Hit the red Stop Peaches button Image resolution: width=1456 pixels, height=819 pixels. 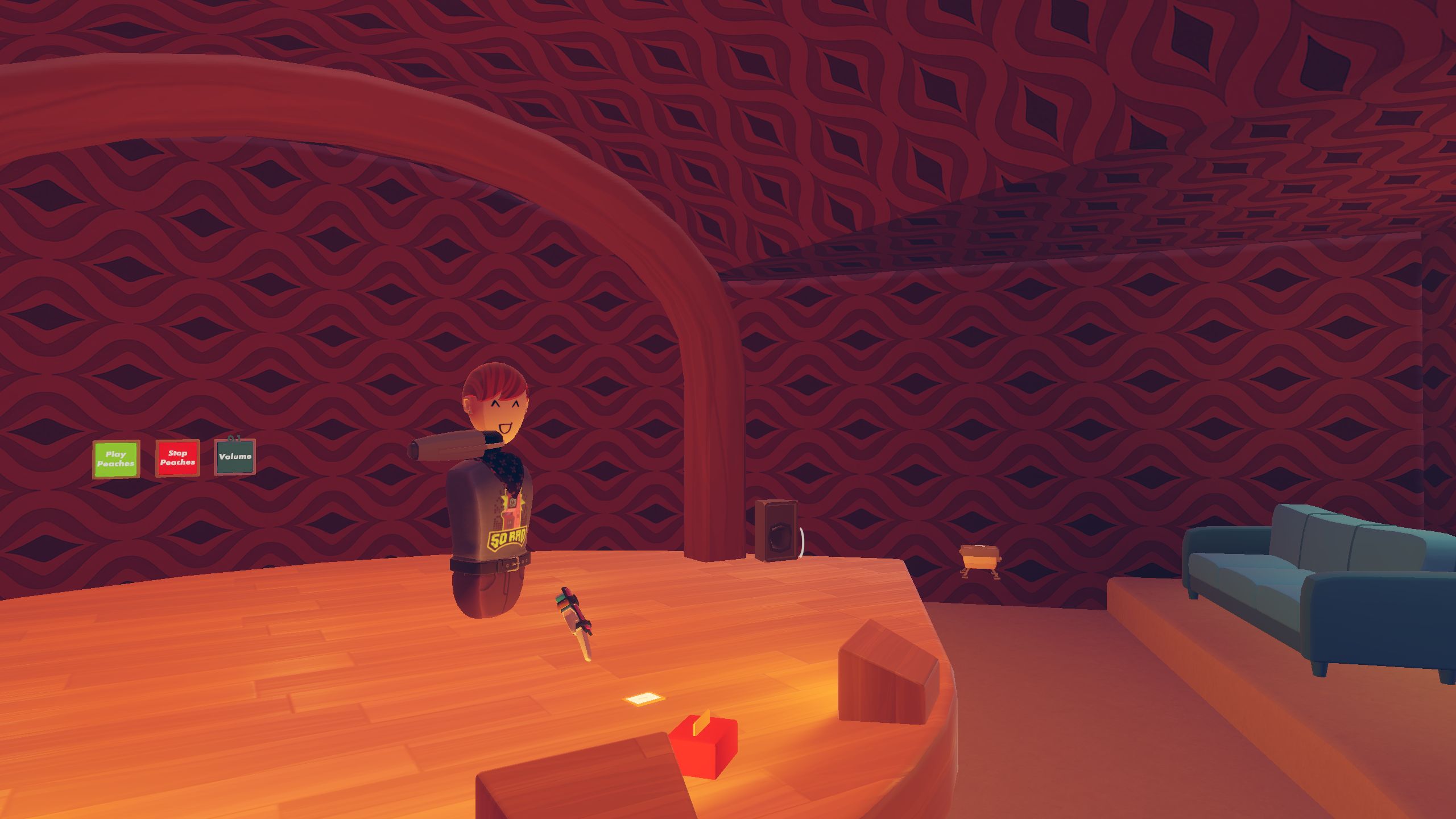pos(177,458)
